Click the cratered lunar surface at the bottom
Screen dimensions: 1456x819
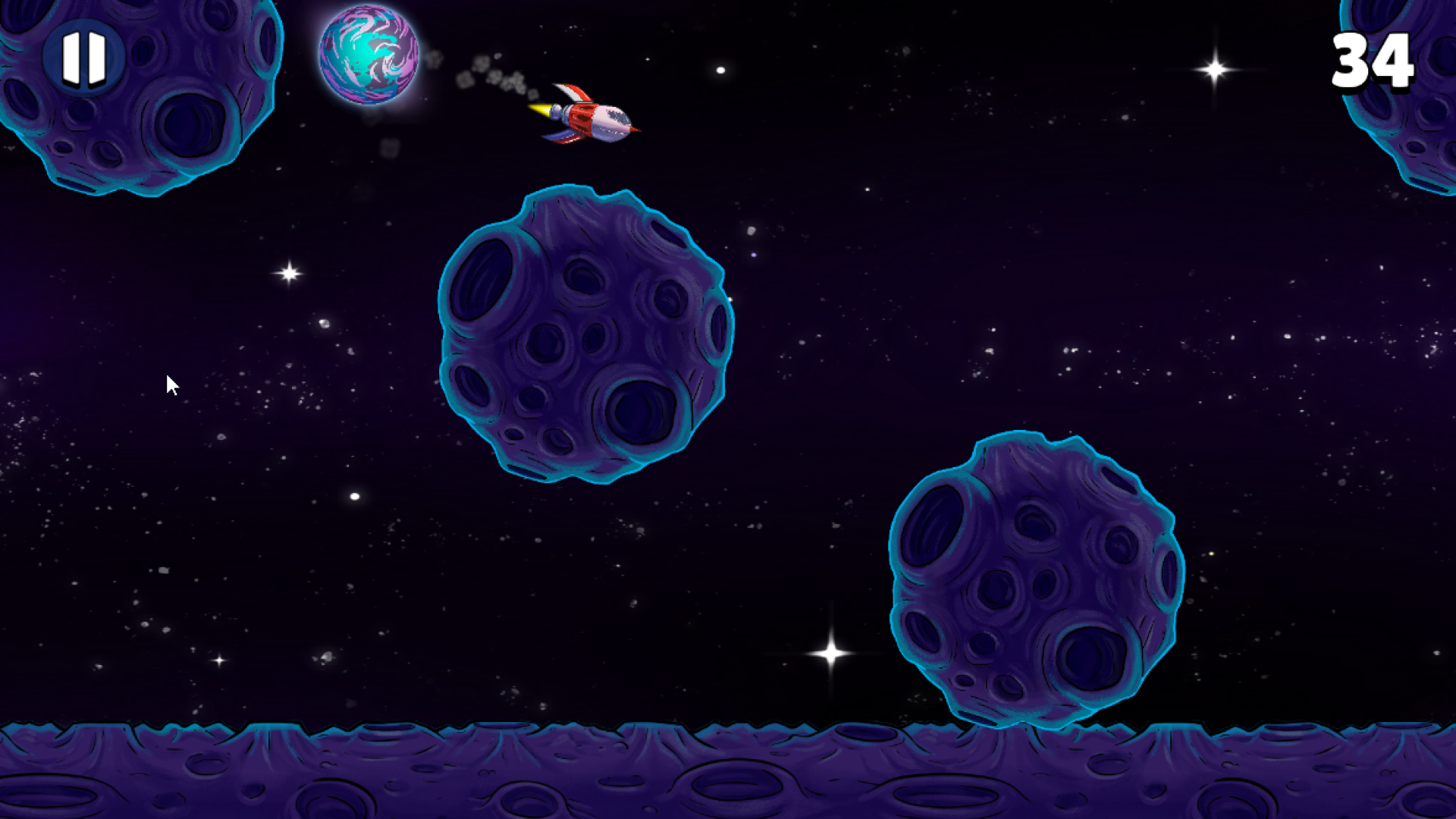pyautogui.click(x=455, y=781)
